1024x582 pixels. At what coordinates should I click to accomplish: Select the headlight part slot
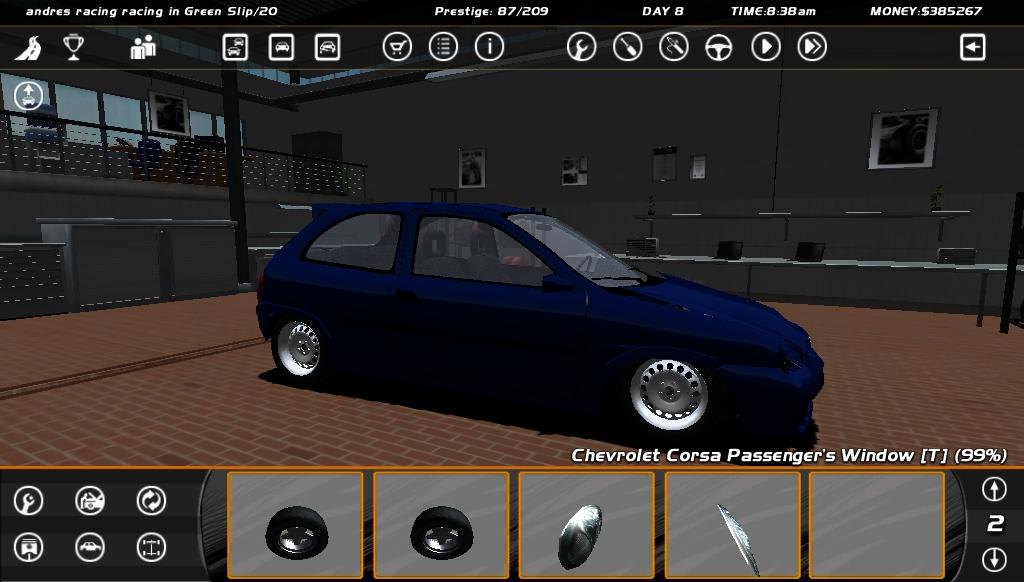coord(586,525)
